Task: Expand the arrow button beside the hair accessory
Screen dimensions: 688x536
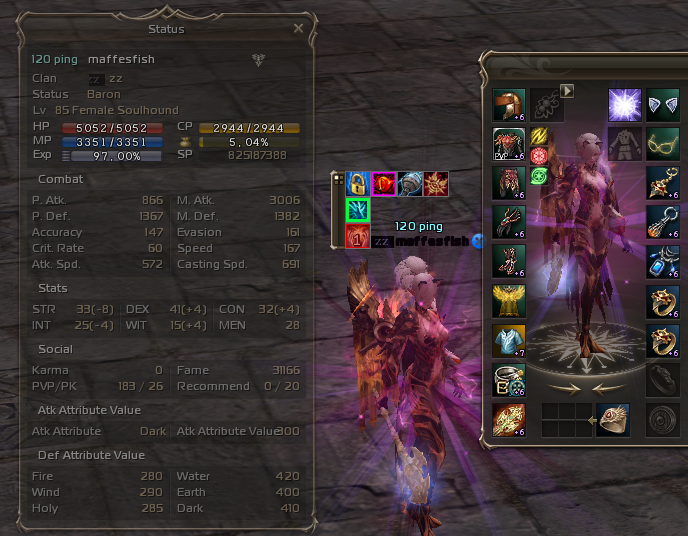Action: pos(567,91)
